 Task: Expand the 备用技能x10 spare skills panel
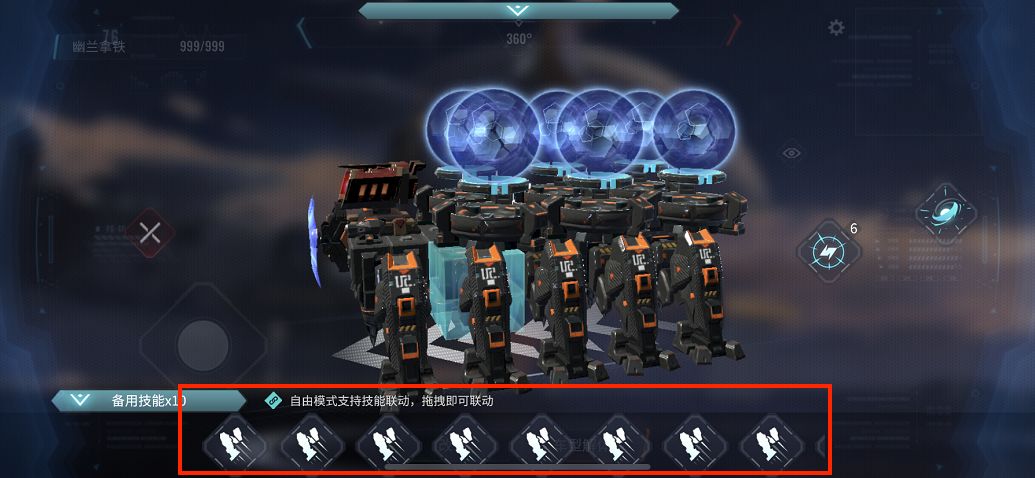pyautogui.click(x=77, y=401)
